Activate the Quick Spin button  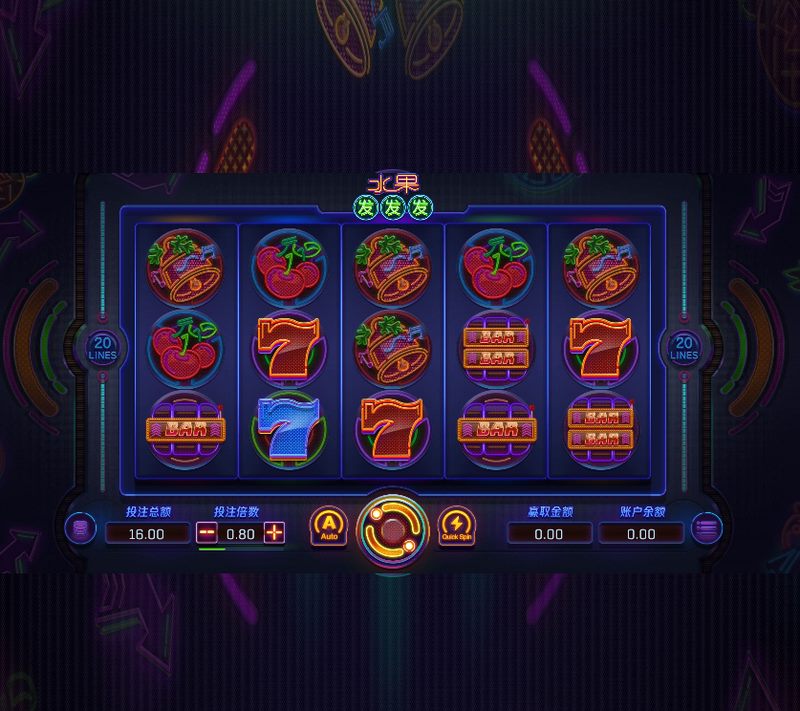click(x=456, y=526)
